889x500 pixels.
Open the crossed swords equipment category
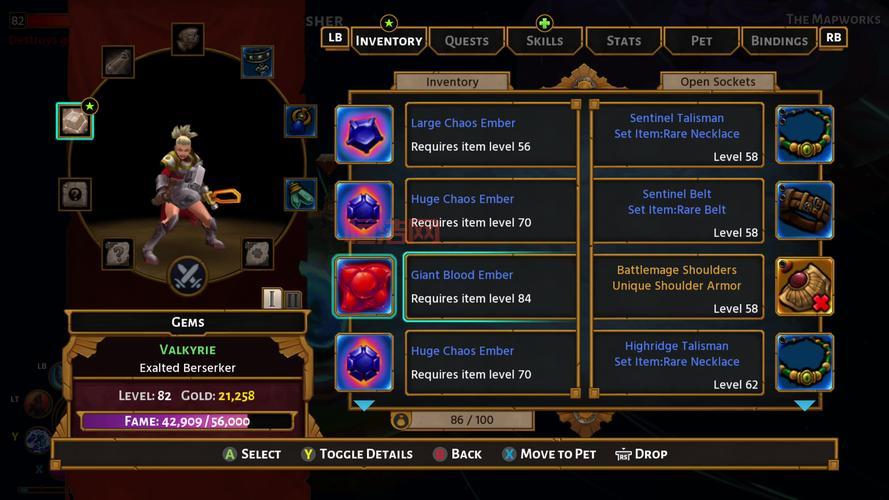point(187,275)
